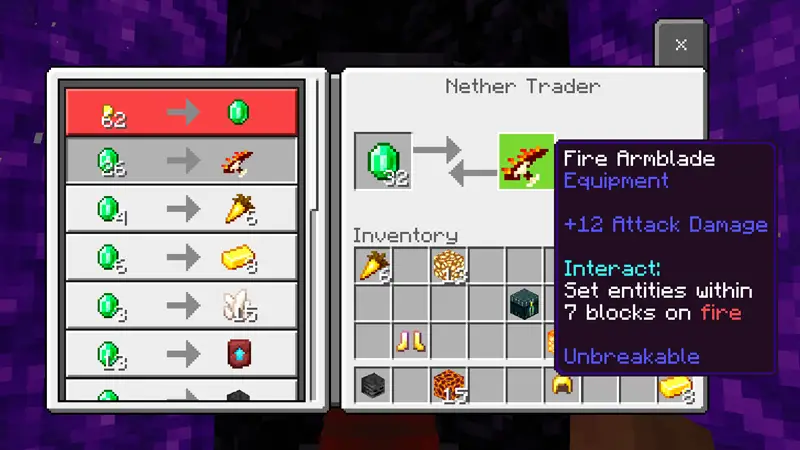Choose the red banner pattern trade offer
Screen dimensions: 800x450
coord(181,354)
